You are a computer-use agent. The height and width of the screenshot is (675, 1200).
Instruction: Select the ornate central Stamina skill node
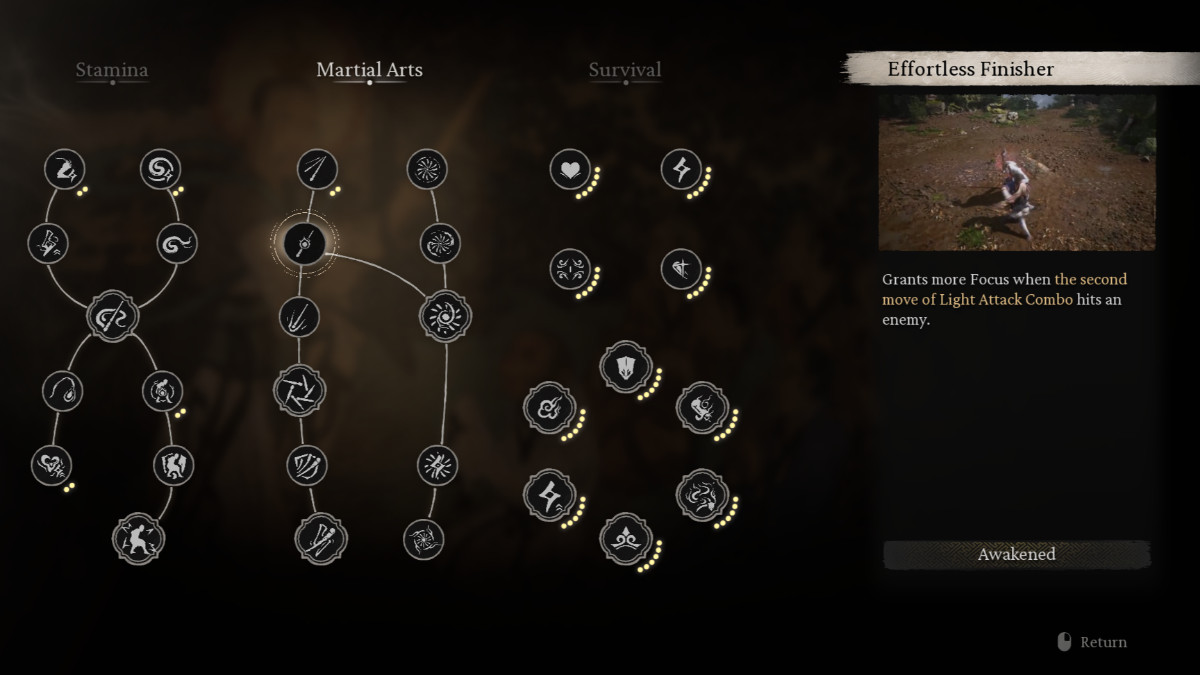(112, 316)
